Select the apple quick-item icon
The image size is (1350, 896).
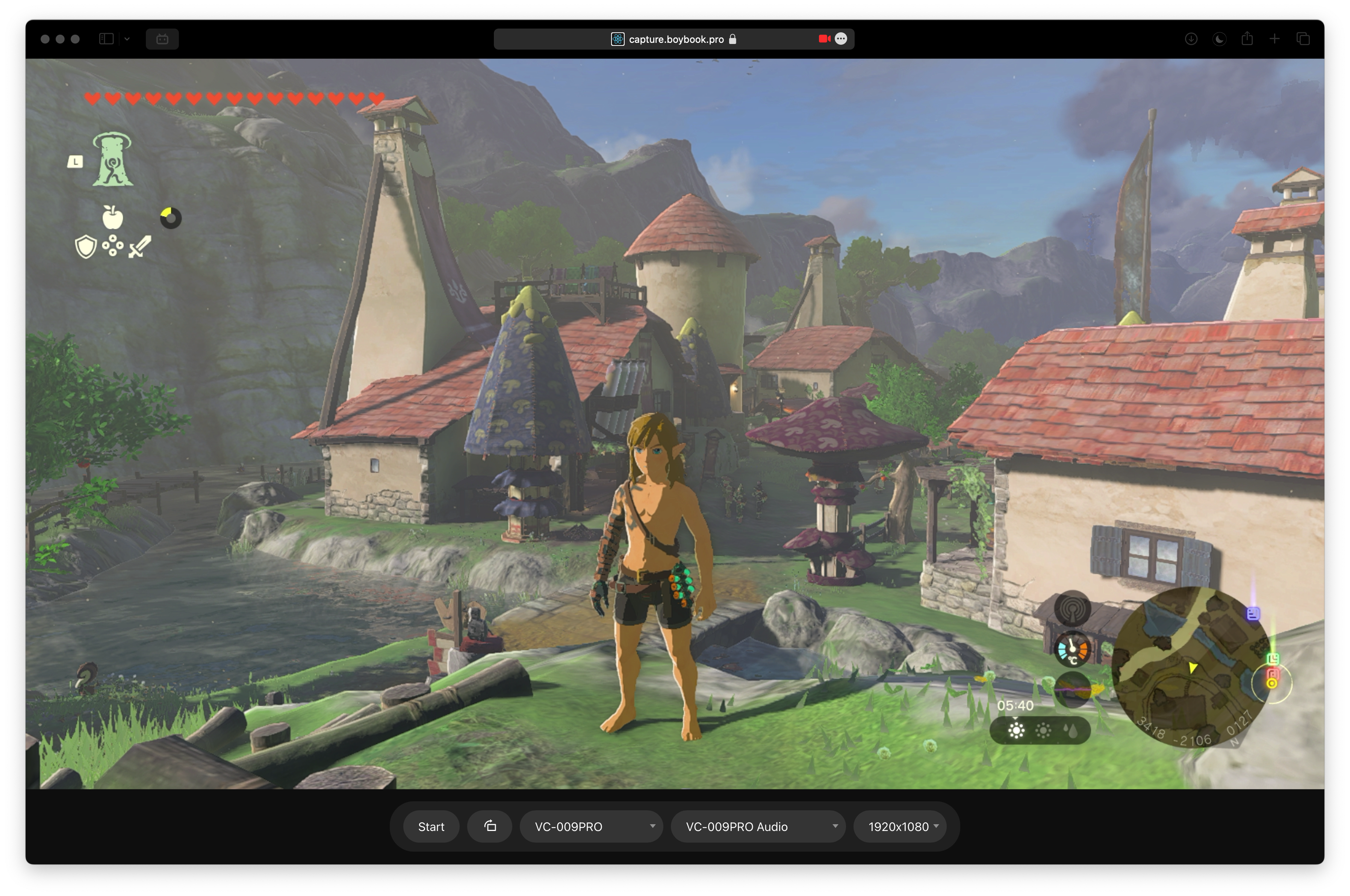112,217
